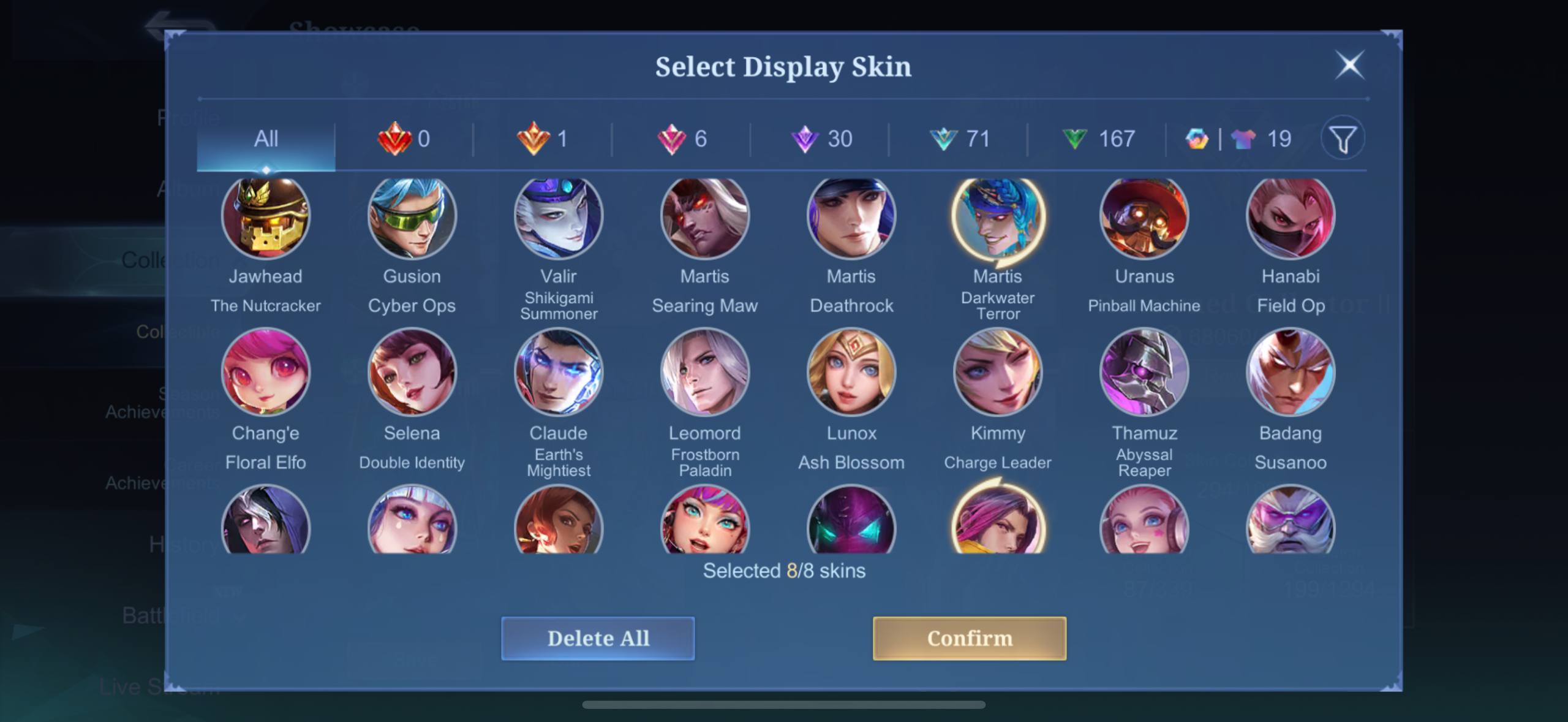Toggle Martis Darkwater Terror skin

pyautogui.click(x=997, y=218)
